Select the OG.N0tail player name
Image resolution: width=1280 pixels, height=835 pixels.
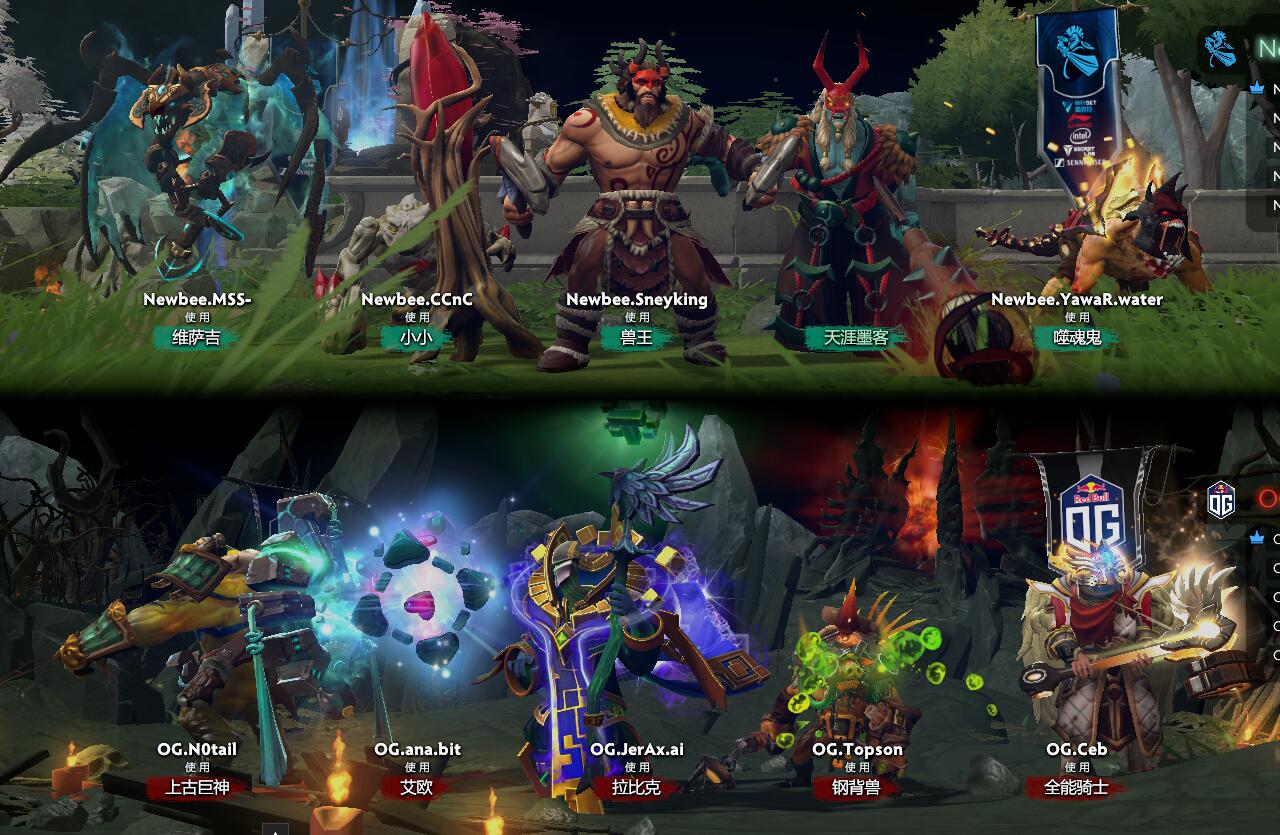197,749
